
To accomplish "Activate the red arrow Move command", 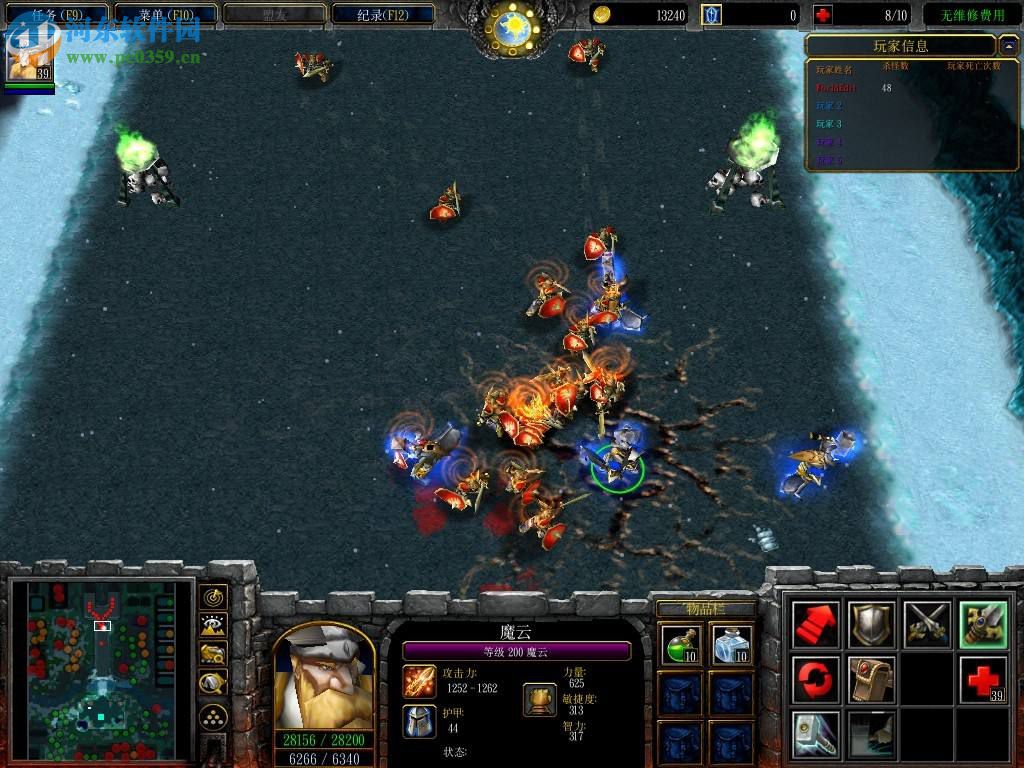I will [x=816, y=625].
